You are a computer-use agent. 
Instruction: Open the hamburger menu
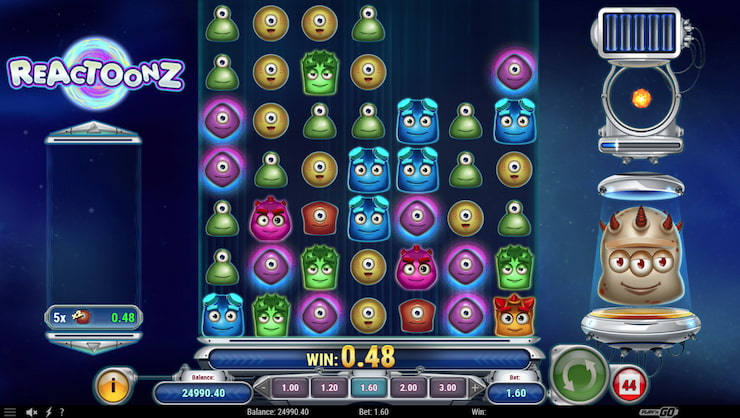point(10,411)
